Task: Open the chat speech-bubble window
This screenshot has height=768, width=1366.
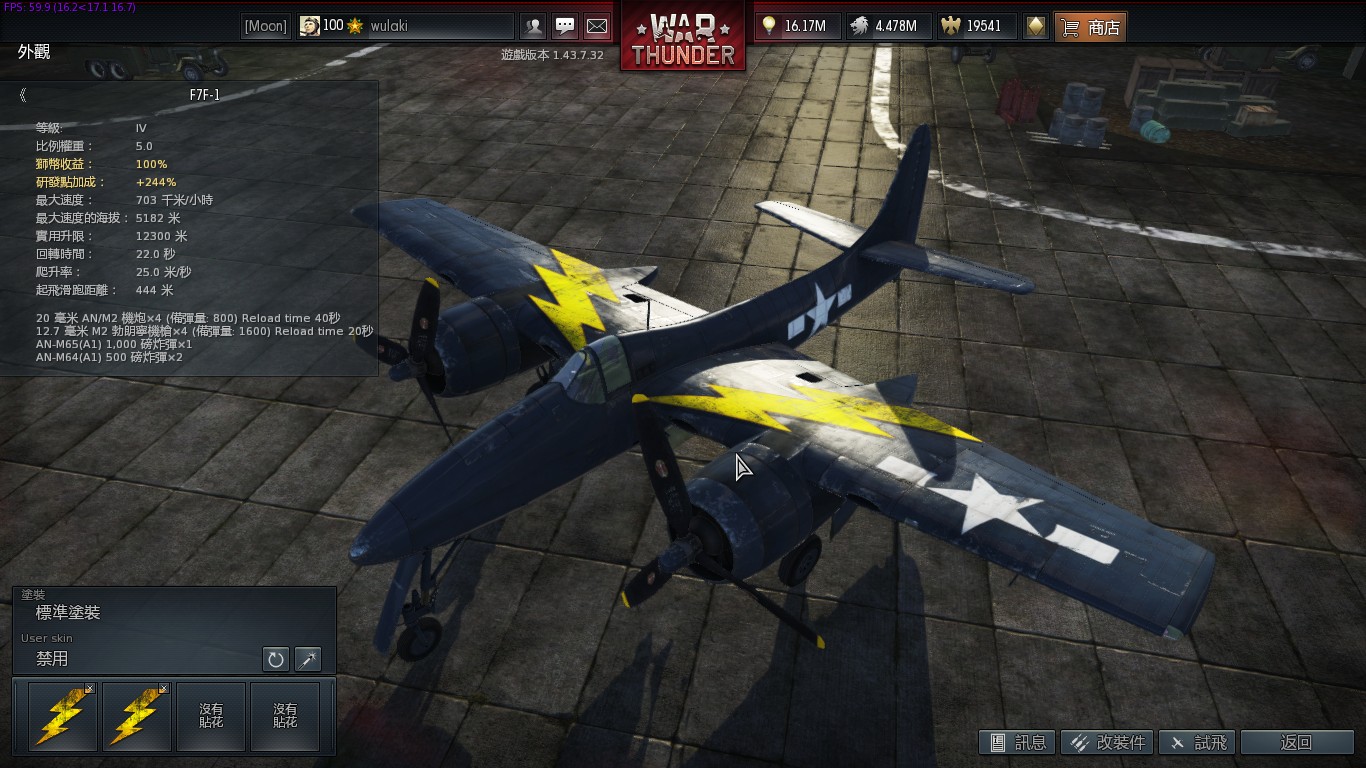Action: point(565,26)
